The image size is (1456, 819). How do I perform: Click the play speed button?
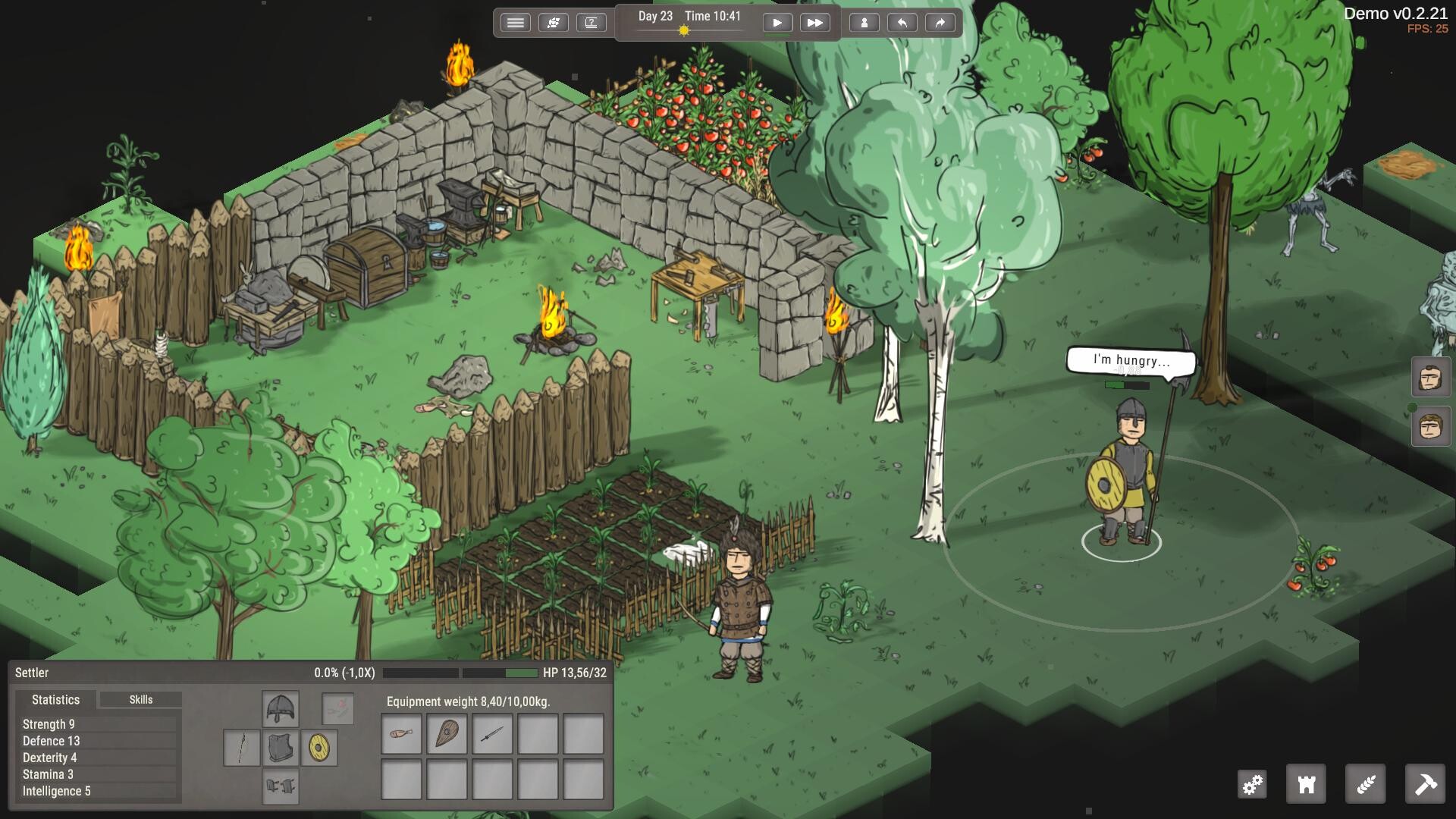pos(777,23)
